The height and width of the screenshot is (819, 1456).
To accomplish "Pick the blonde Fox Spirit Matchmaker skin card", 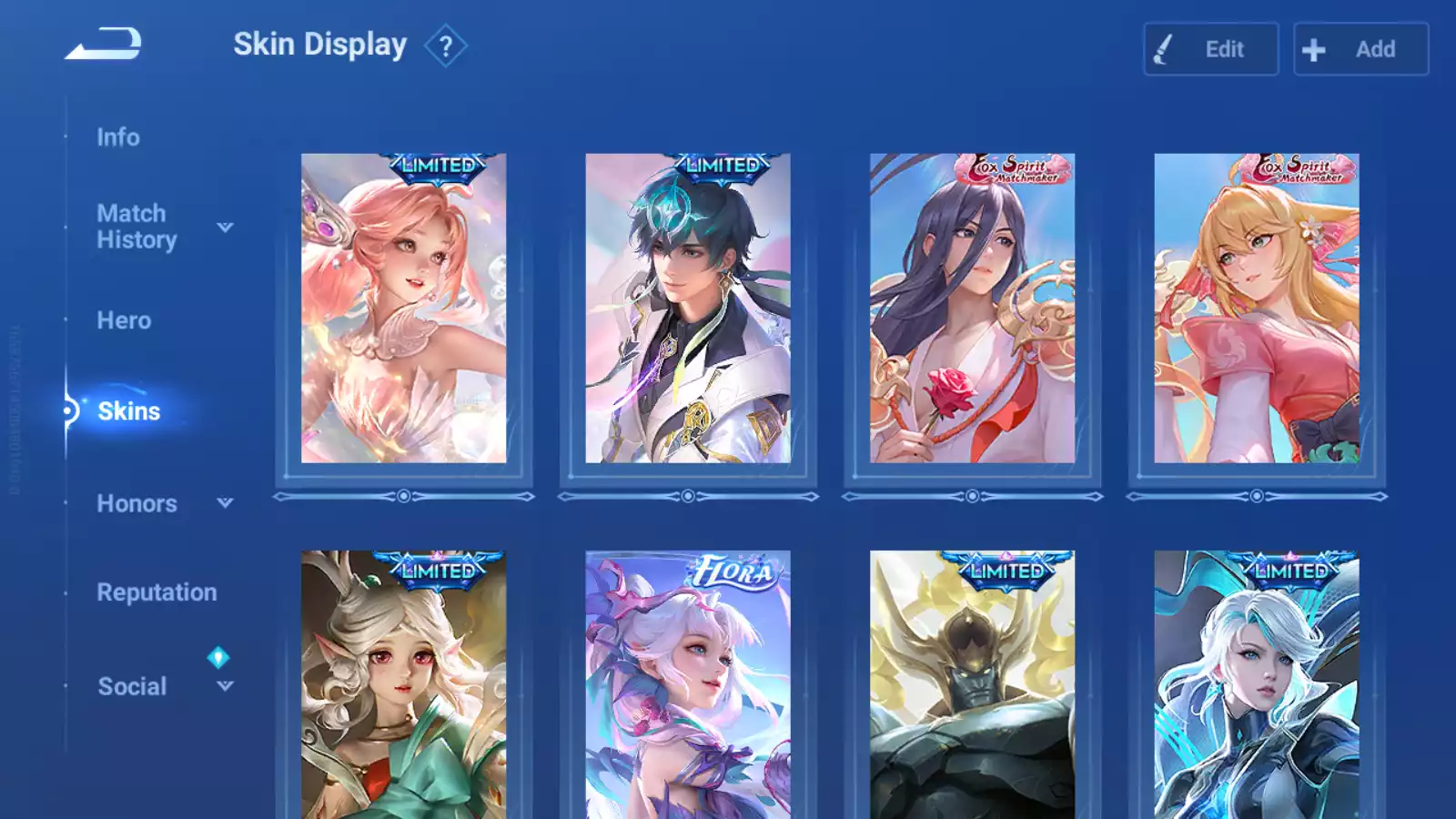I will click(x=1257, y=308).
